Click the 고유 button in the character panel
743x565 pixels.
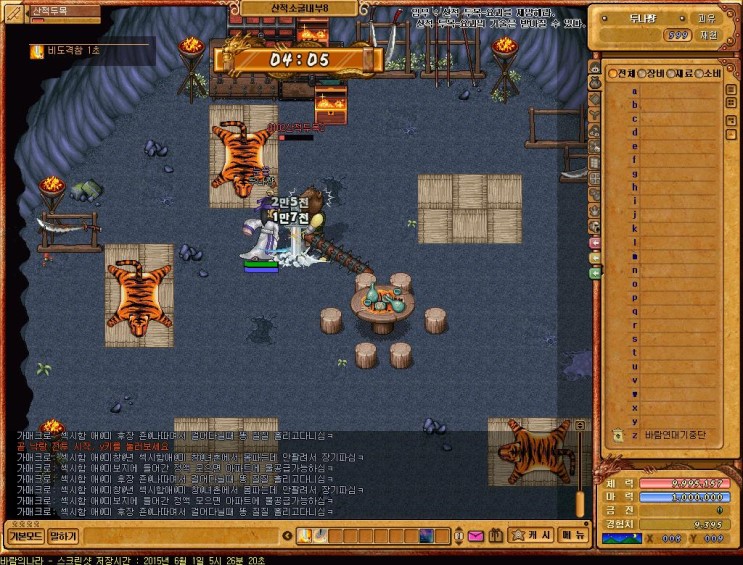[x=706, y=18]
